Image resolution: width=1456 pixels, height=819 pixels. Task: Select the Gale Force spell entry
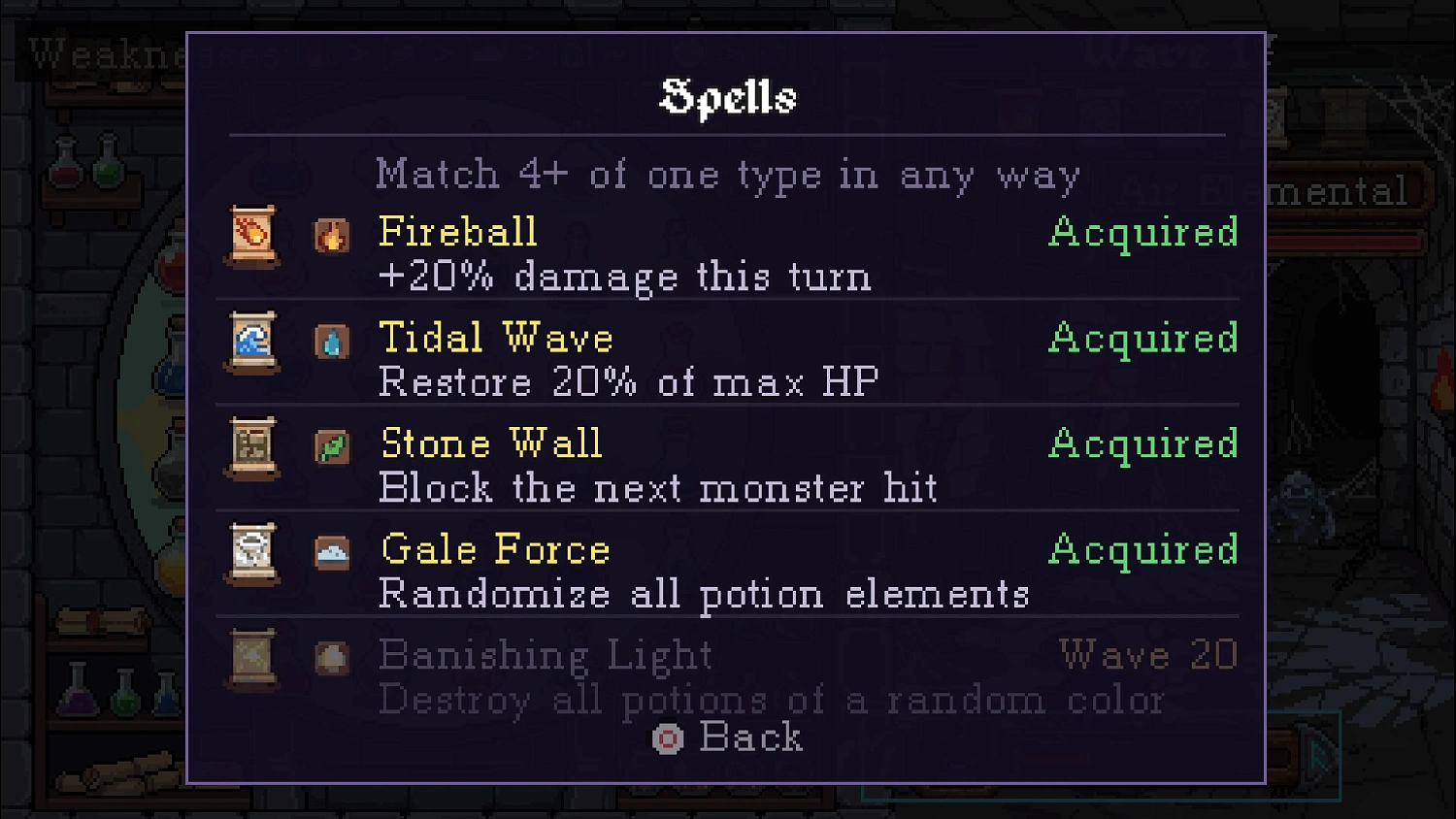[x=494, y=548]
